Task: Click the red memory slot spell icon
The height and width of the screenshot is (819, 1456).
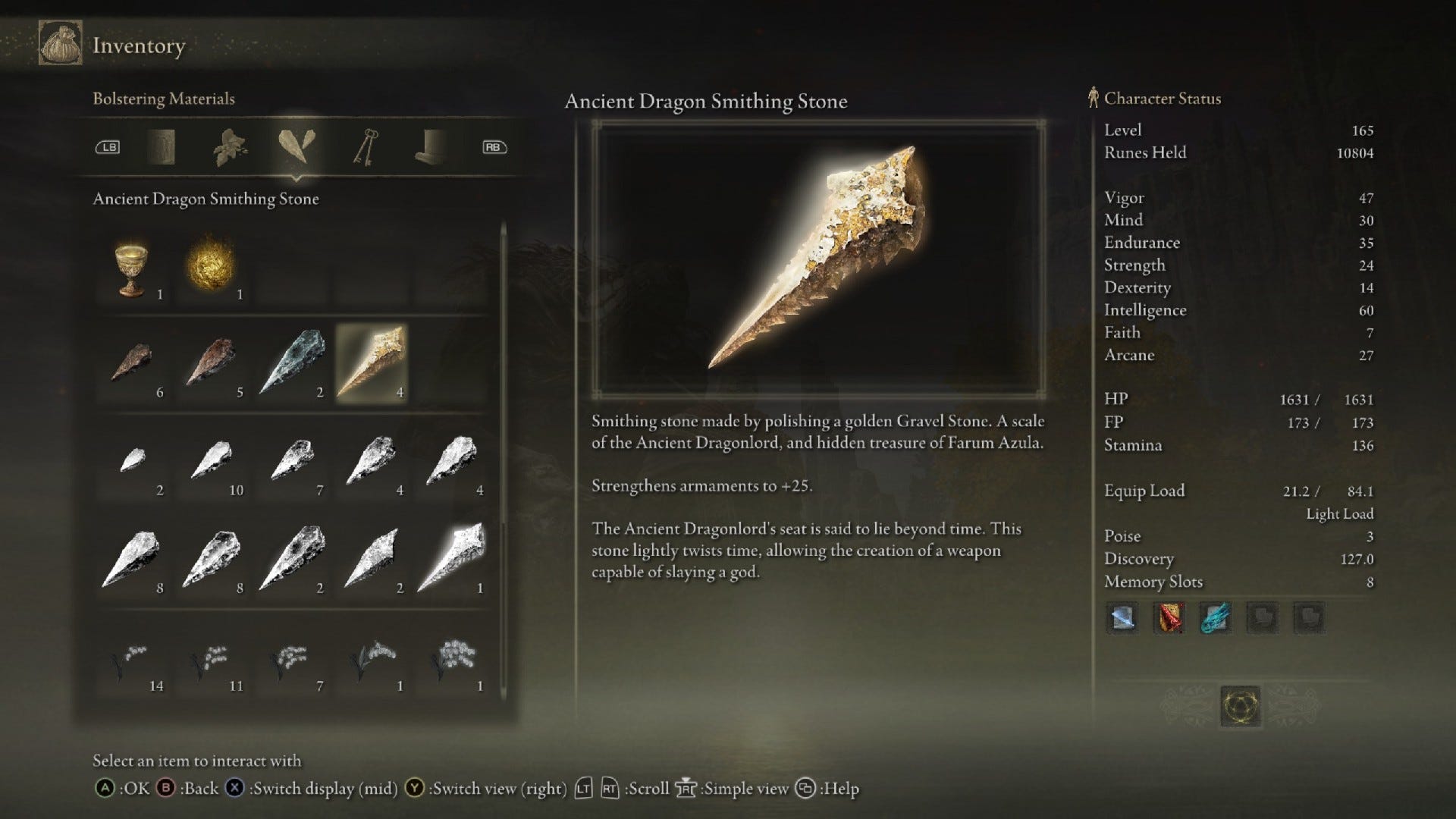Action: (x=1169, y=618)
